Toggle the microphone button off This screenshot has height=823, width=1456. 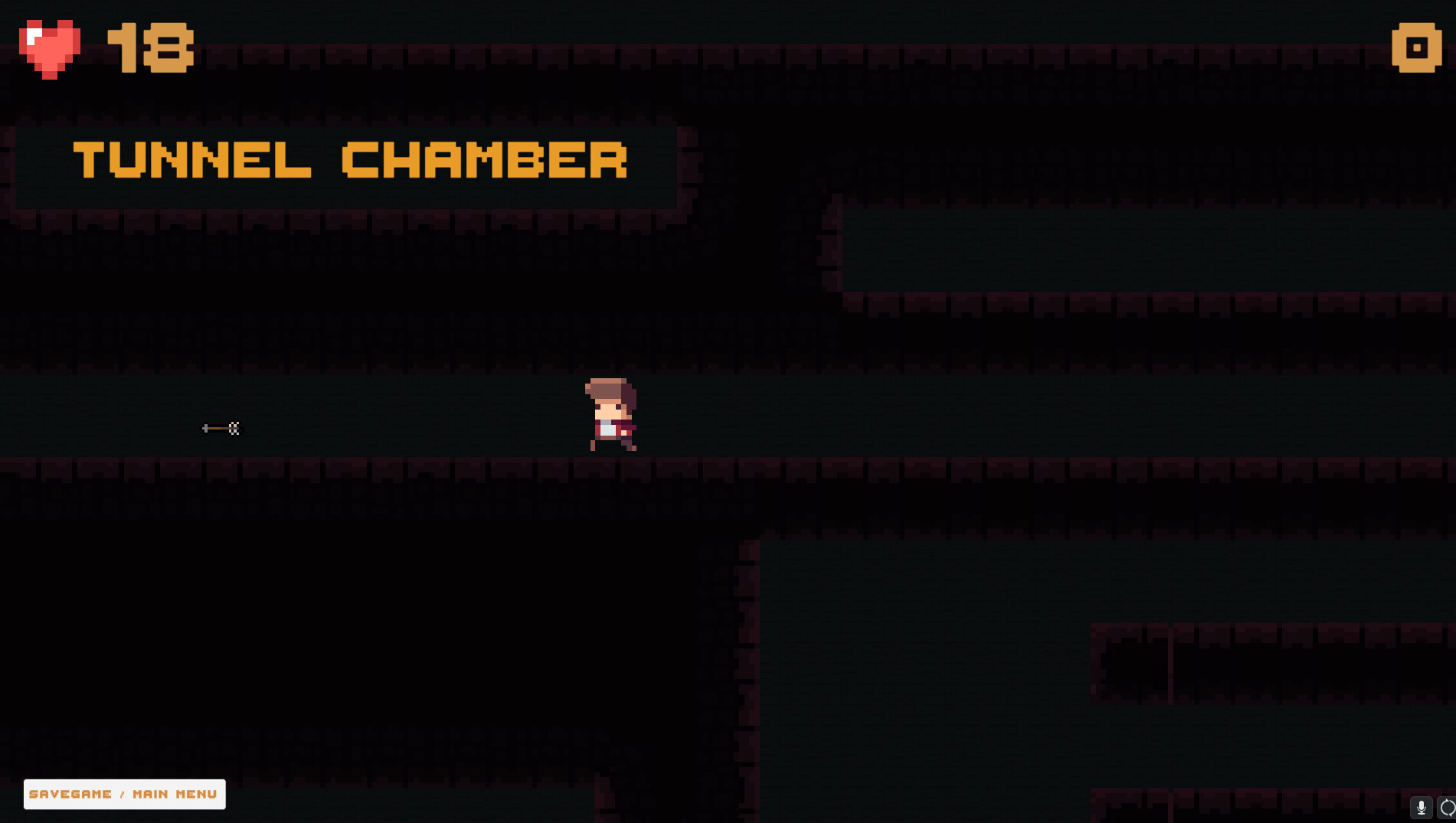pyautogui.click(x=1422, y=807)
